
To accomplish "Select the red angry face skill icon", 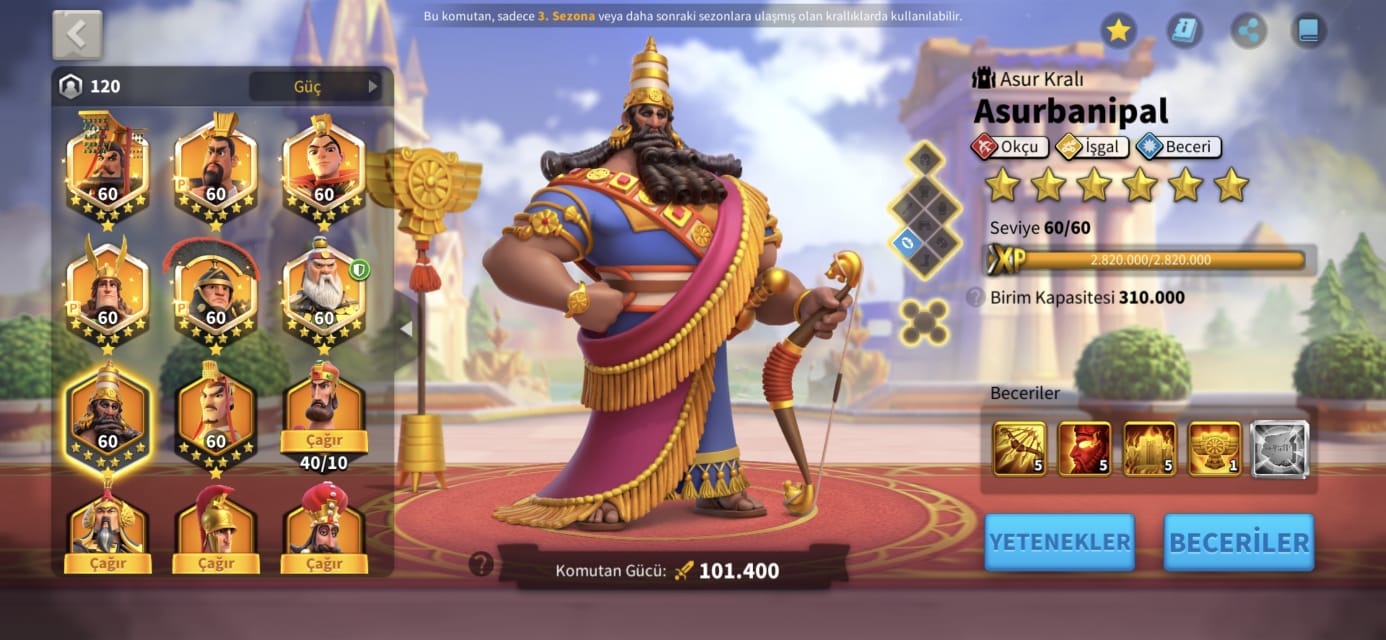I will (x=1084, y=448).
